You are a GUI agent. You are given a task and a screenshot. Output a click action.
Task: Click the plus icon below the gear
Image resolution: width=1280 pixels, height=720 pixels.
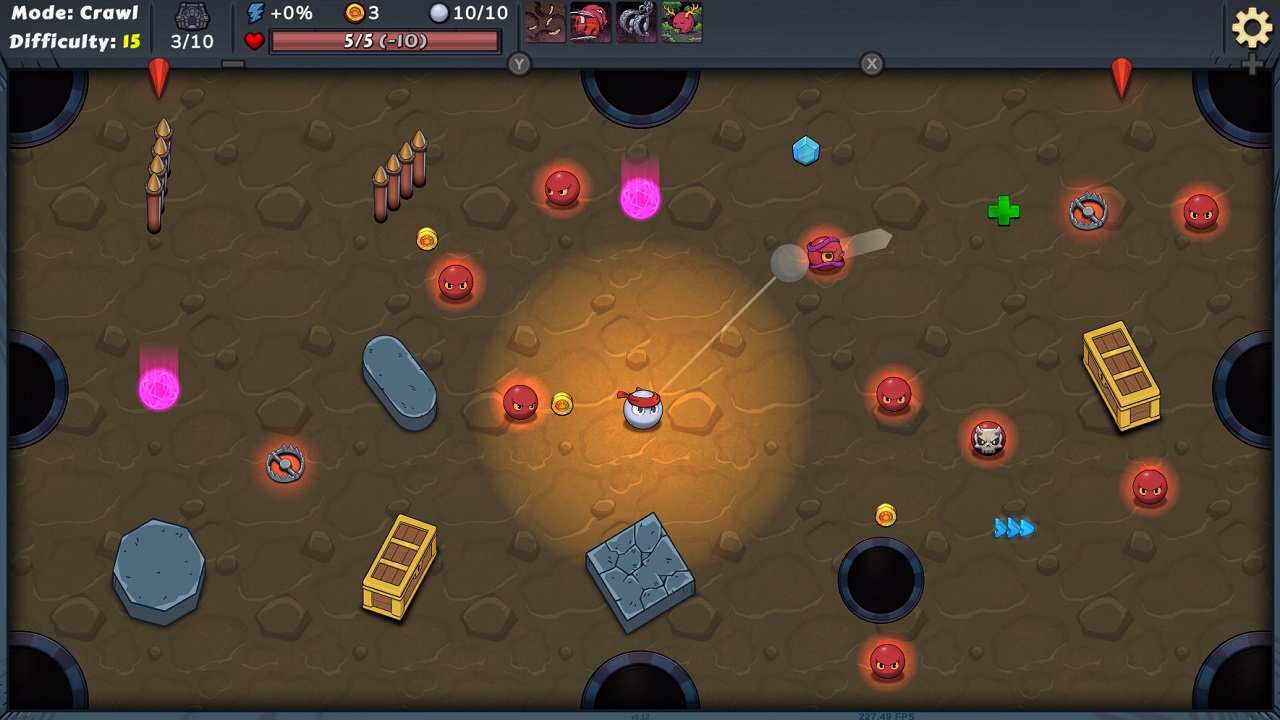click(1251, 66)
